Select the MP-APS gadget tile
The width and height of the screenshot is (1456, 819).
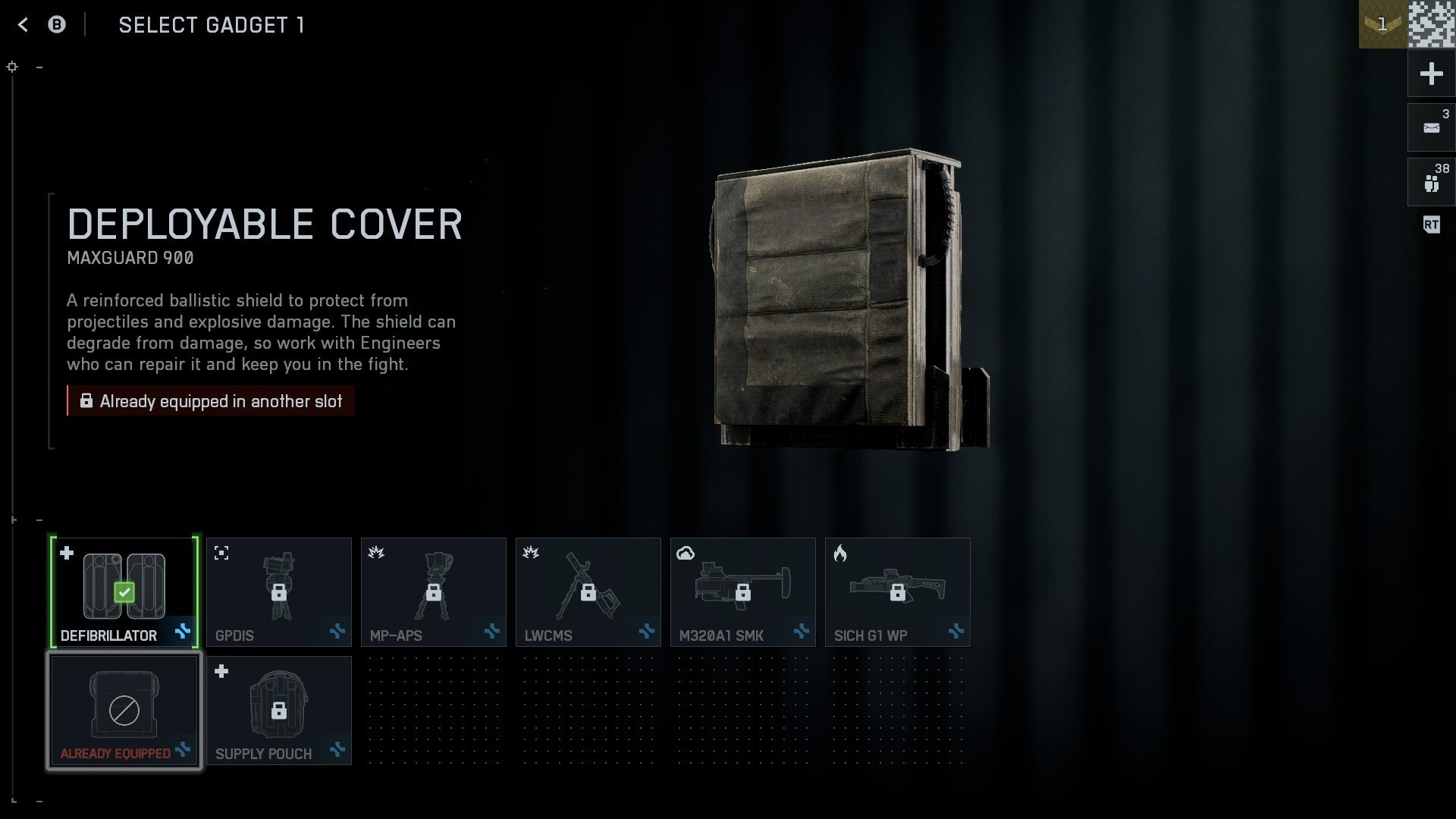(x=433, y=591)
